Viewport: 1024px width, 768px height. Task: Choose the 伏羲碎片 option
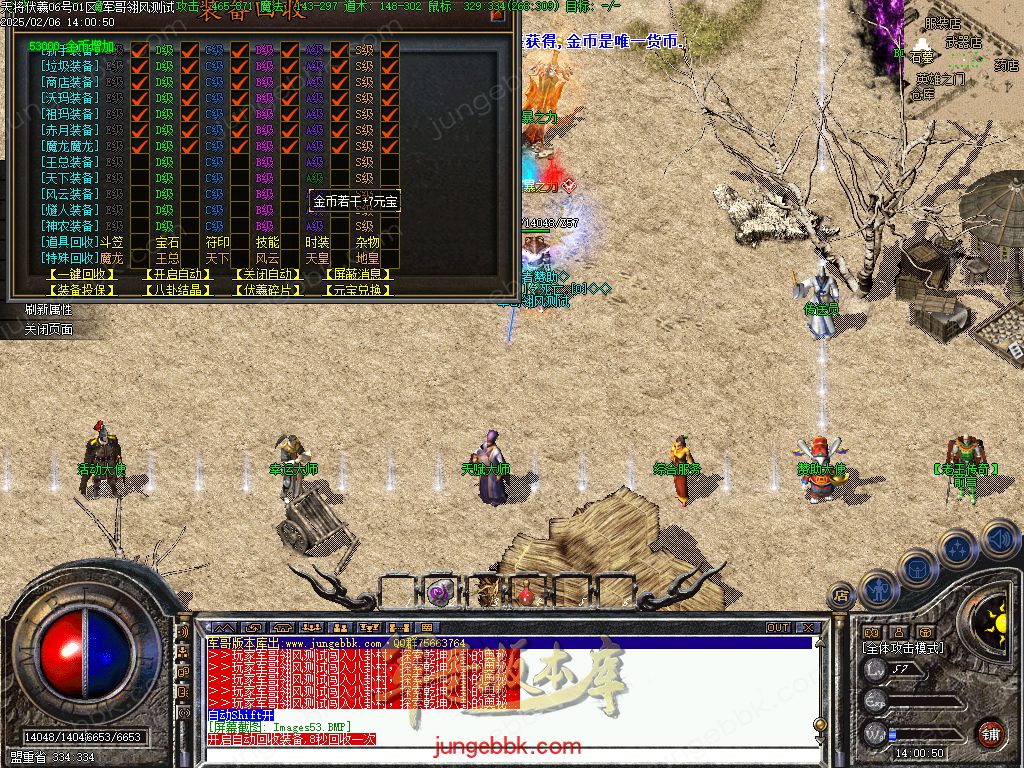pyautogui.click(x=267, y=290)
